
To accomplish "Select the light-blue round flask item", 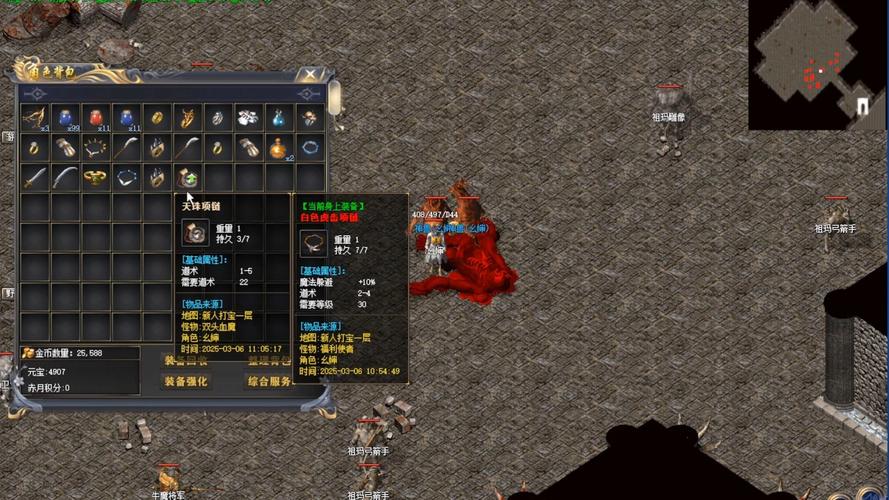I will [x=279, y=118].
